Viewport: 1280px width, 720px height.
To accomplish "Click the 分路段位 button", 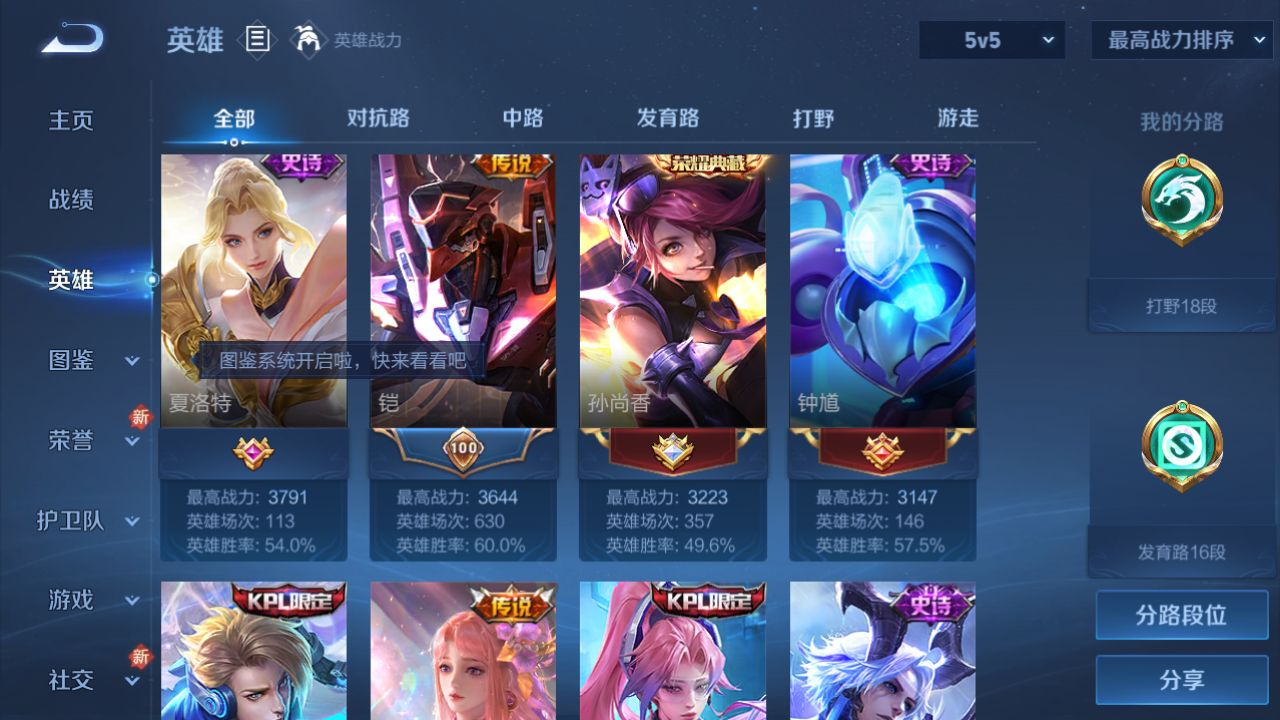I will coord(1181,615).
